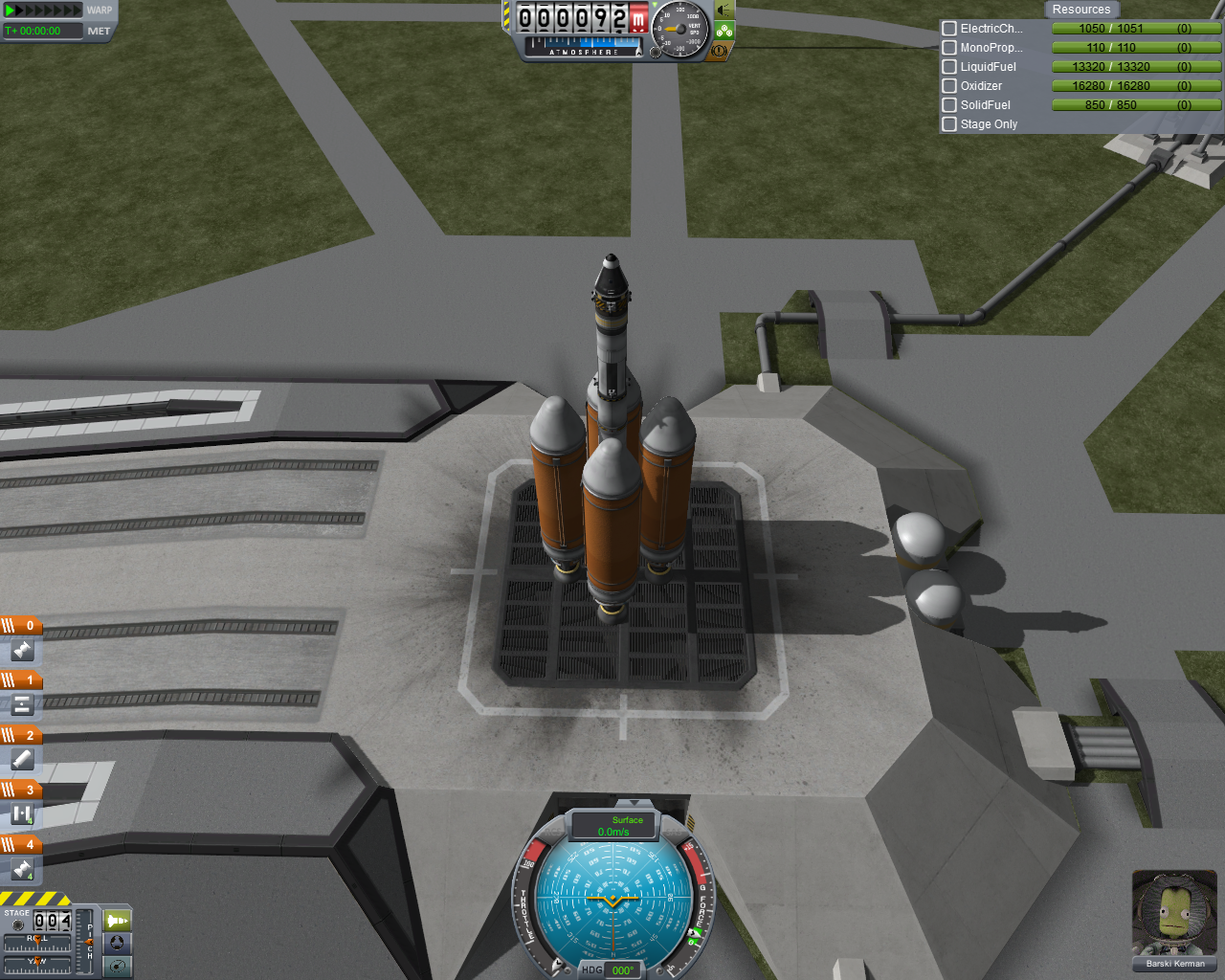Activate the brakes warning button
1225x980 pixels.
click(720, 50)
